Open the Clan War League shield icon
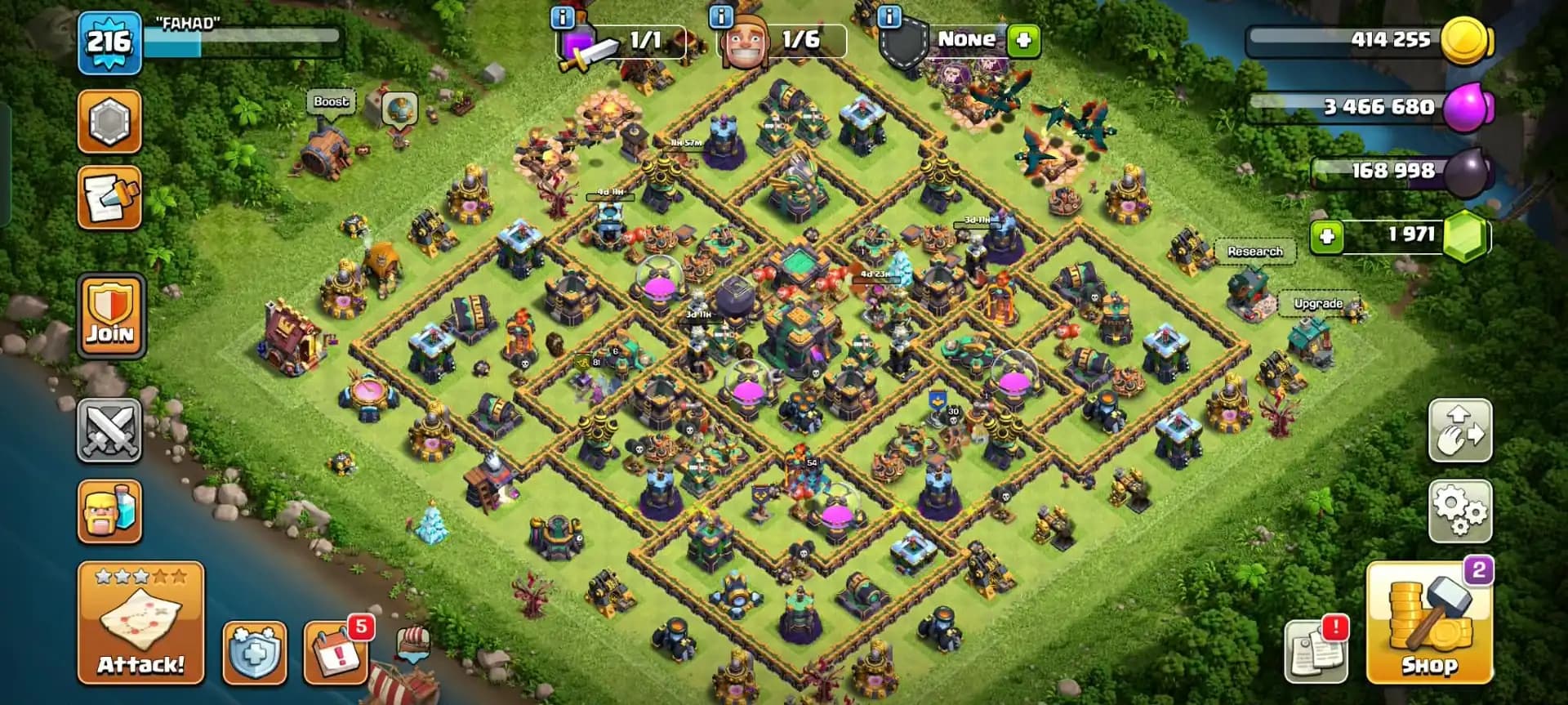This screenshot has width=1568, height=705. tap(109, 119)
